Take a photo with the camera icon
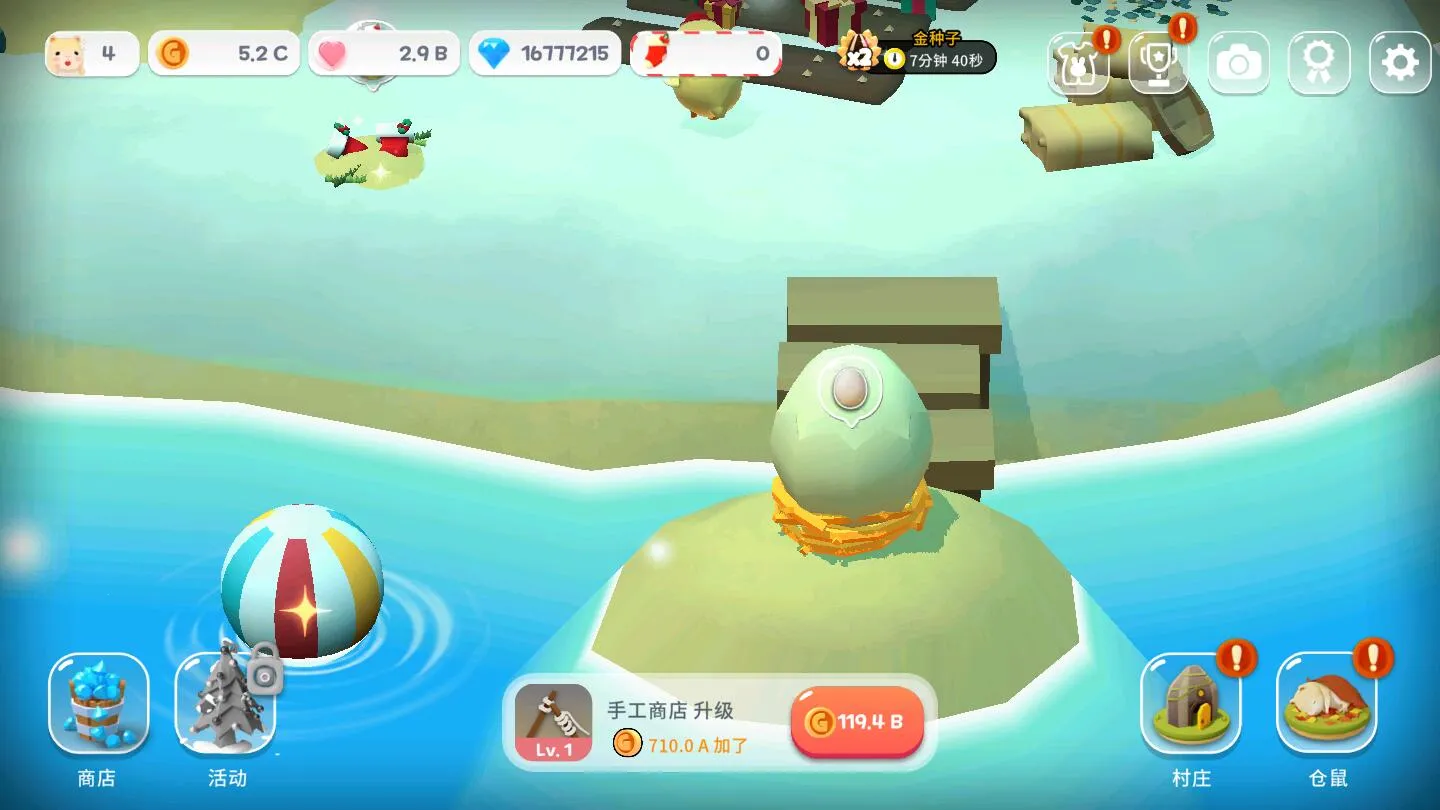This screenshot has height=810, width=1440. (1238, 62)
